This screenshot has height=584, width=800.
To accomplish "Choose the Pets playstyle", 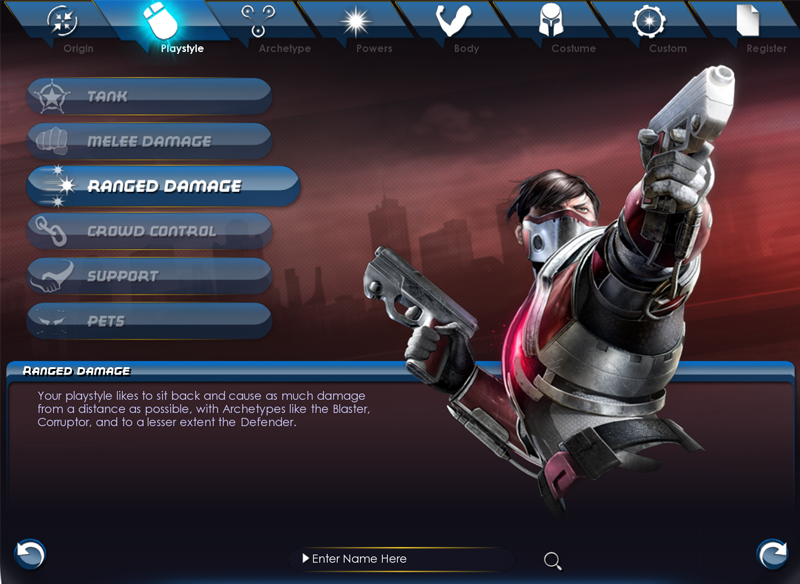I will coord(149,321).
